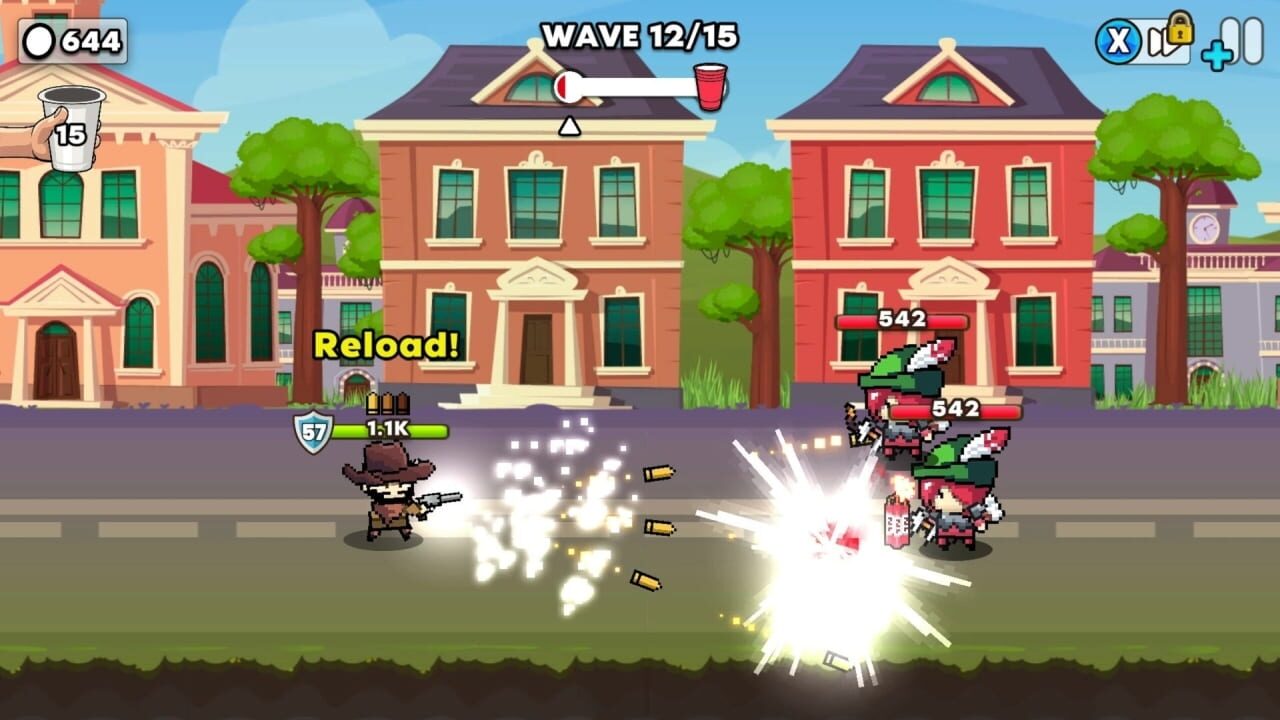Click the coin icon beside the 644 counter
Screen dimensions: 1280x720
click(x=38, y=41)
